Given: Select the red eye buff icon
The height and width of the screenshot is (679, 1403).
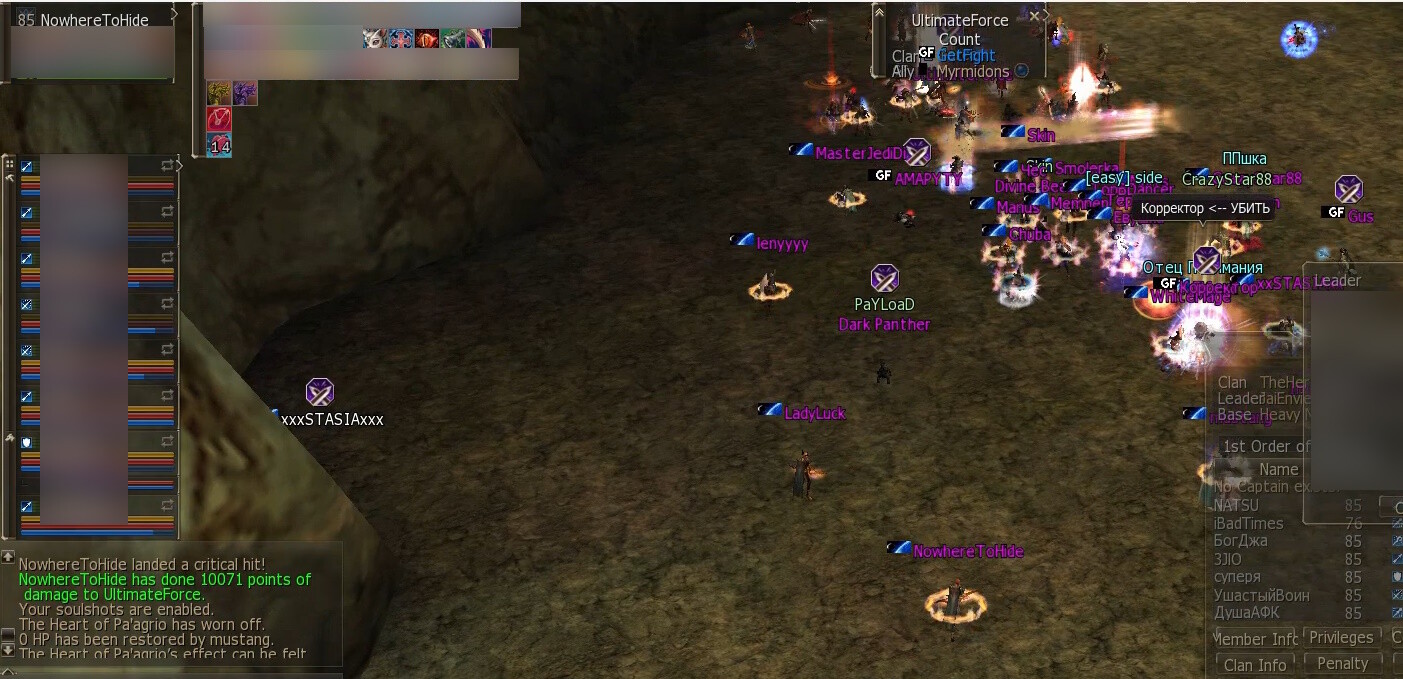Looking at the screenshot, I should [x=427, y=39].
